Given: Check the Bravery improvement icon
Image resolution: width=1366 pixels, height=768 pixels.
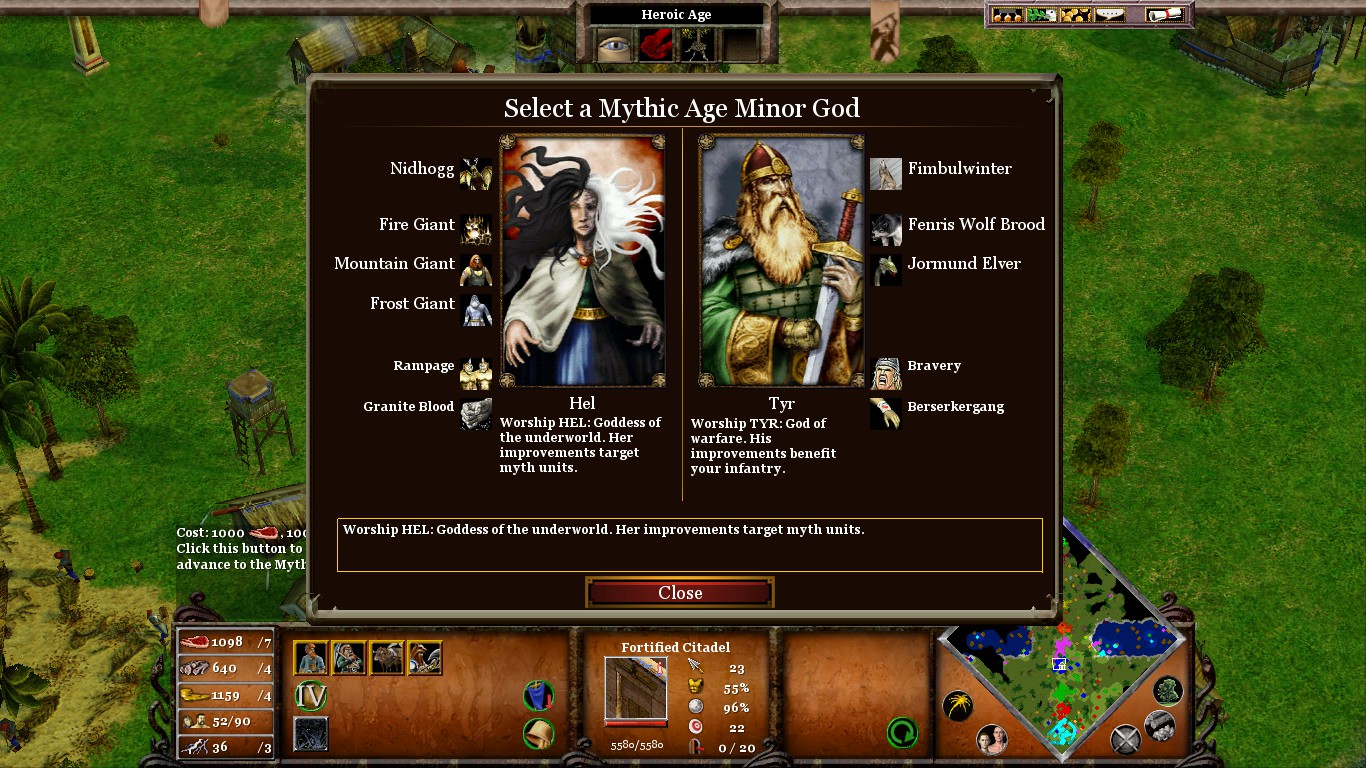Looking at the screenshot, I should 886,373.
